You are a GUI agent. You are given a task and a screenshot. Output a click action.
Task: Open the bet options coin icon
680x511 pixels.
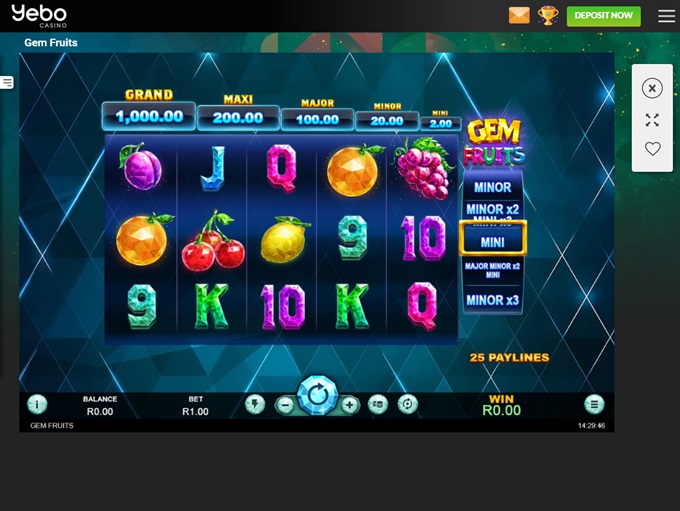point(377,404)
